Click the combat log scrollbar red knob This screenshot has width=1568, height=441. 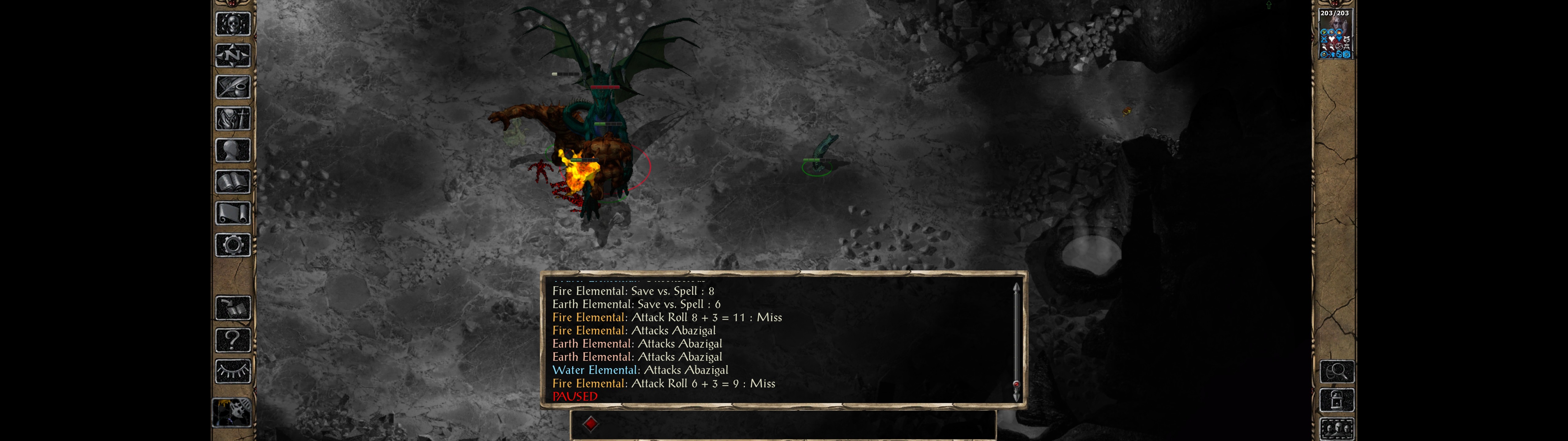[x=1016, y=384]
